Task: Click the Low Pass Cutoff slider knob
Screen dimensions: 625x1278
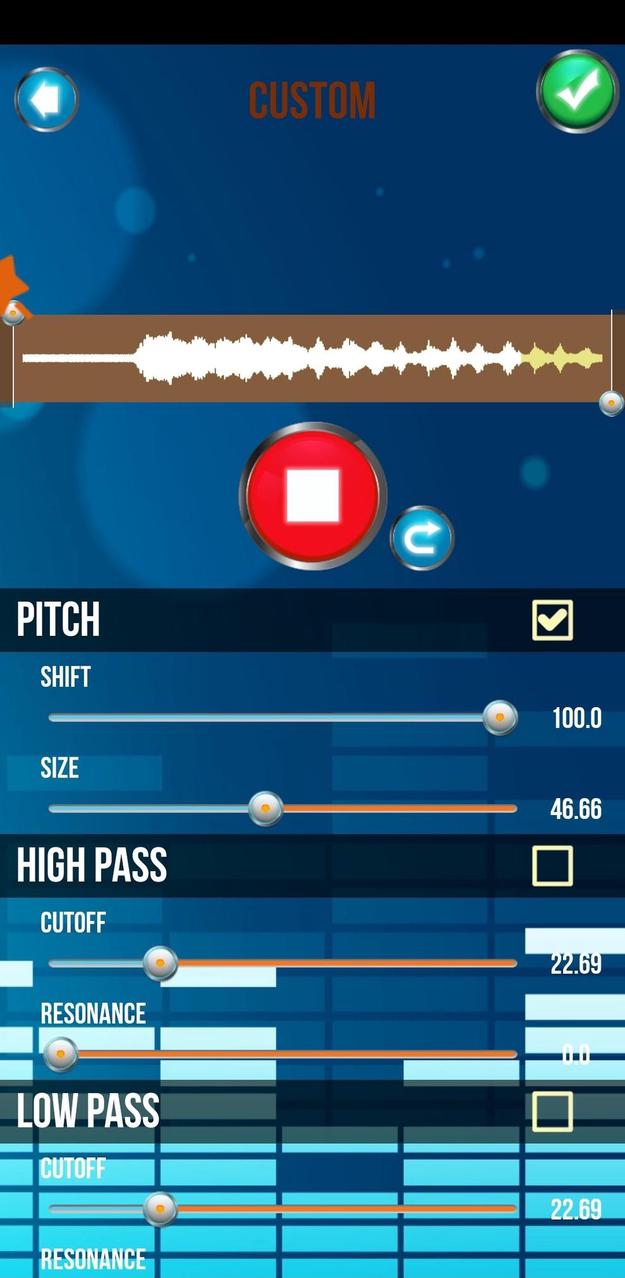Action: tap(160, 1209)
